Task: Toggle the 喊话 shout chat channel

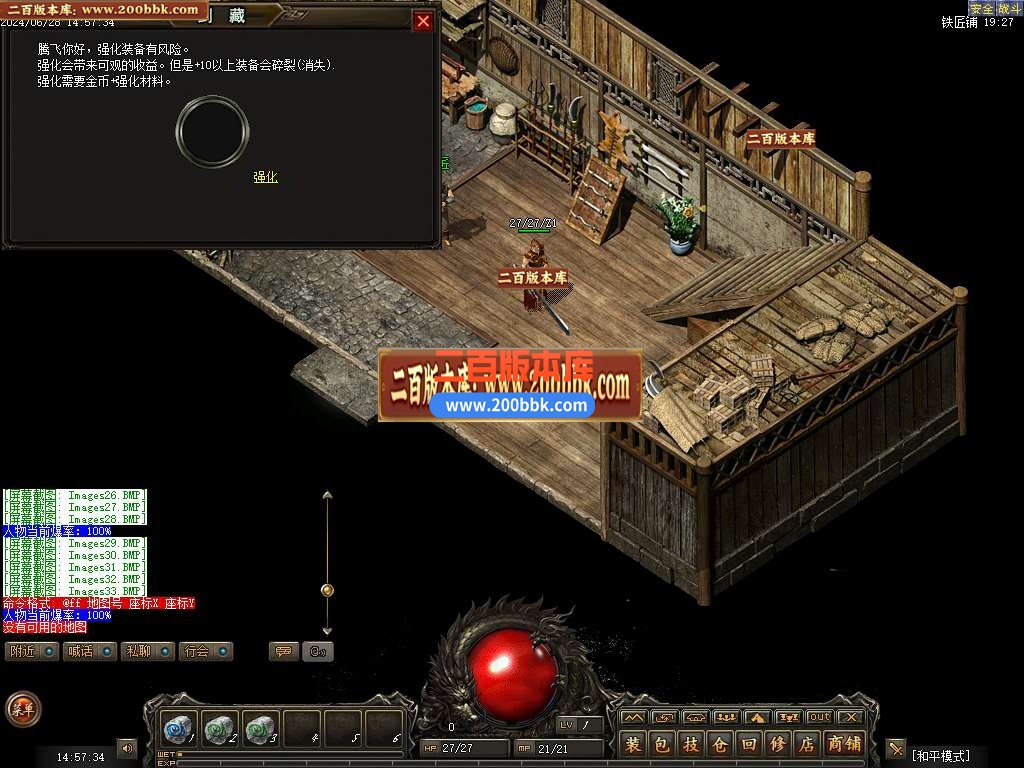Action: 91,651
